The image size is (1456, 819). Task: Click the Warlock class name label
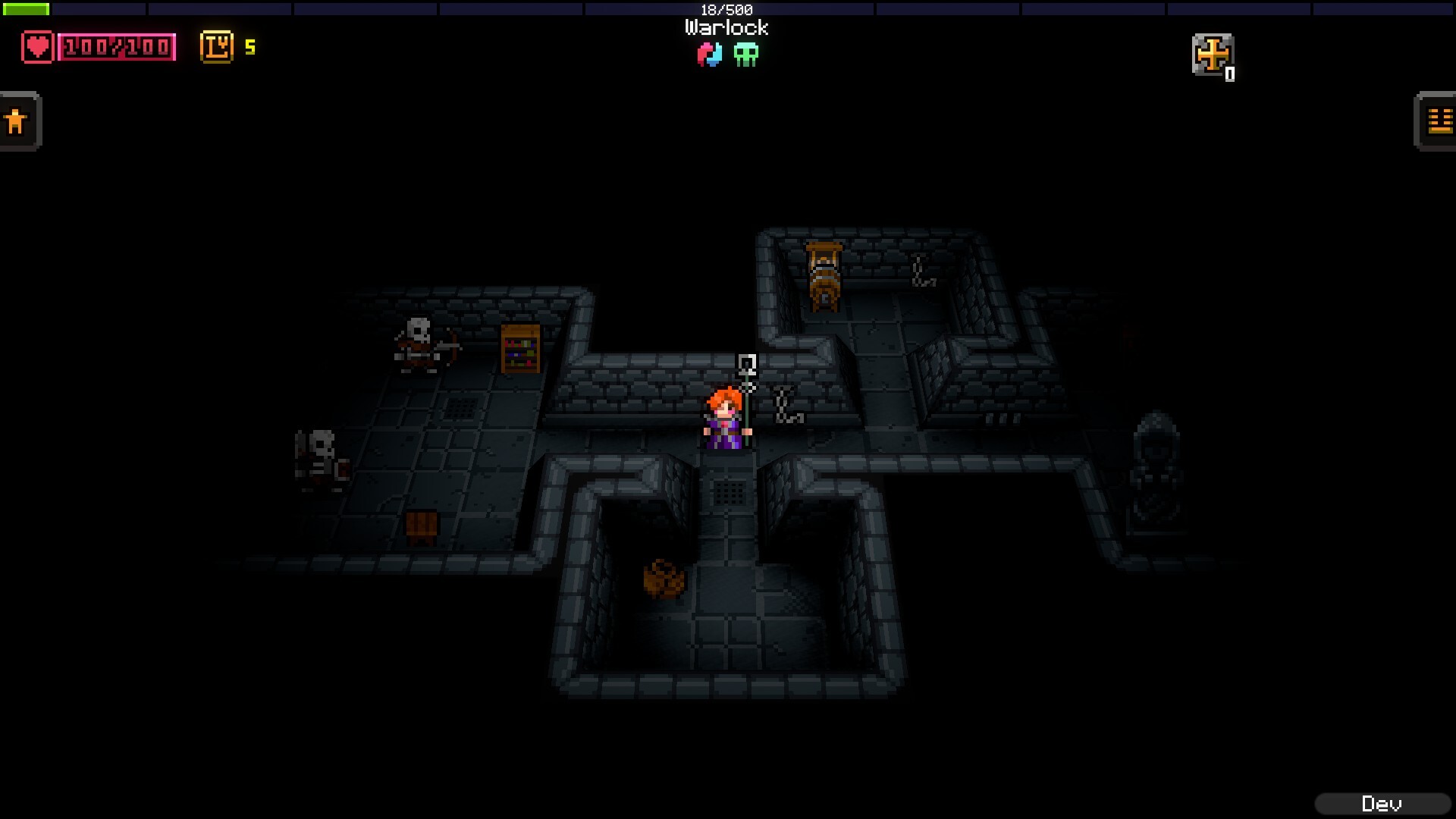point(724,28)
